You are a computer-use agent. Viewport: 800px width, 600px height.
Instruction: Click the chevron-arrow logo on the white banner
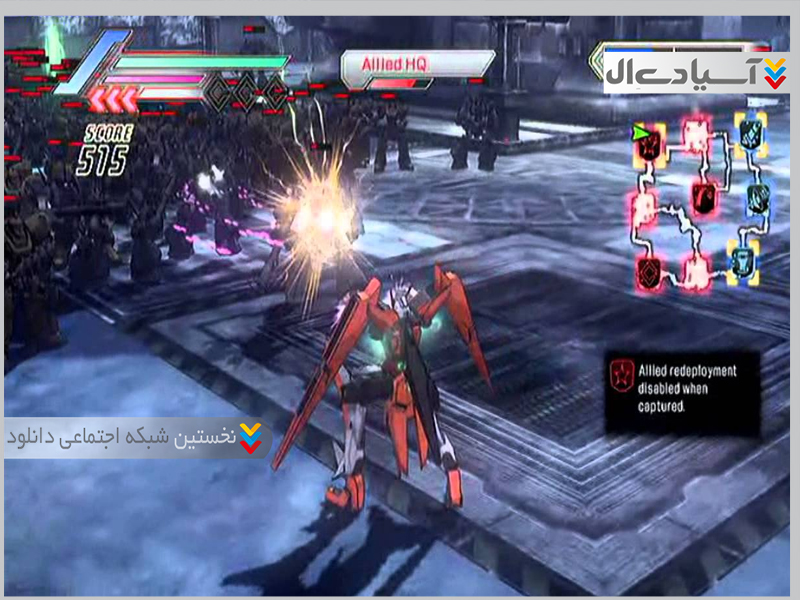(x=774, y=72)
